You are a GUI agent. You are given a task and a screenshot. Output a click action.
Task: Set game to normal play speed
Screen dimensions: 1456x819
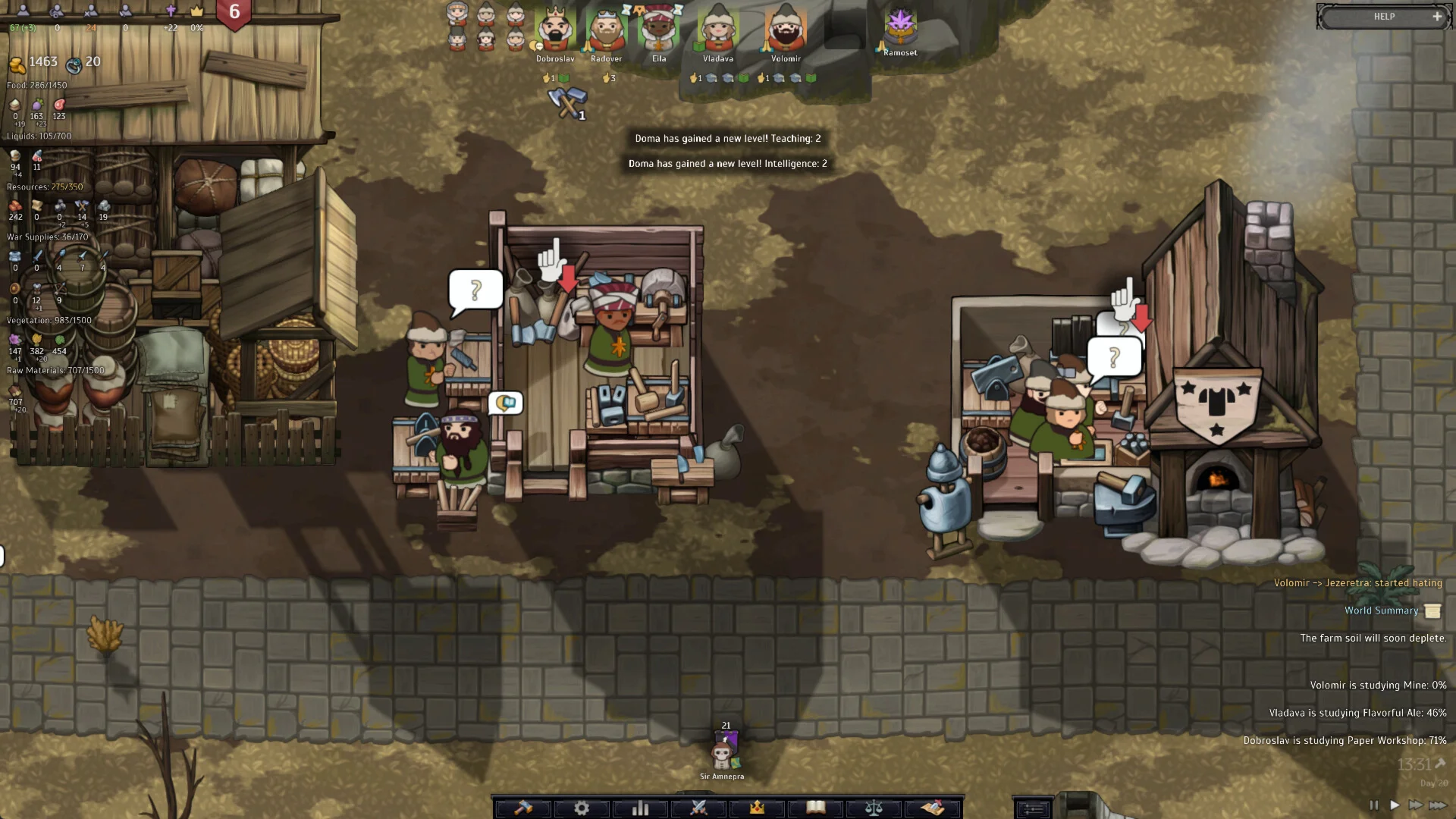click(1395, 805)
